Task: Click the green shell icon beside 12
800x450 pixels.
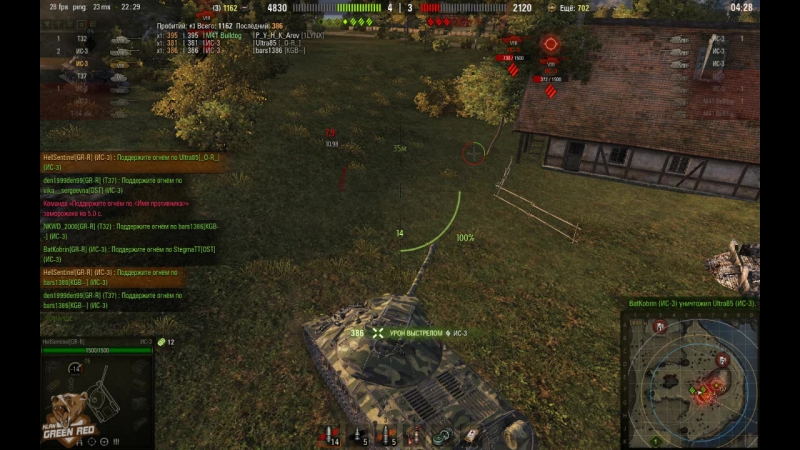Action: coord(160,342)
